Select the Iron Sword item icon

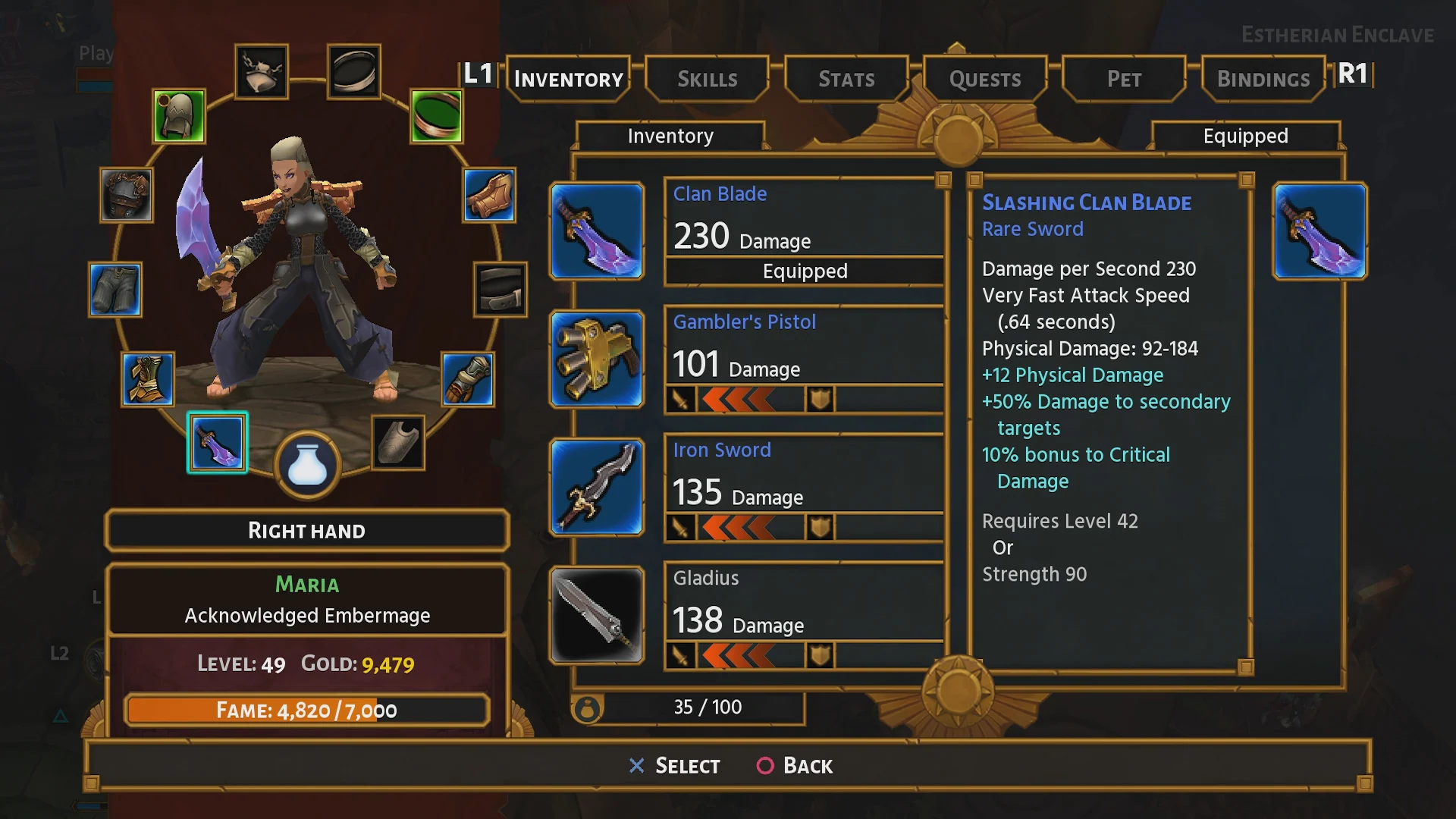click(x=597, y=488)
